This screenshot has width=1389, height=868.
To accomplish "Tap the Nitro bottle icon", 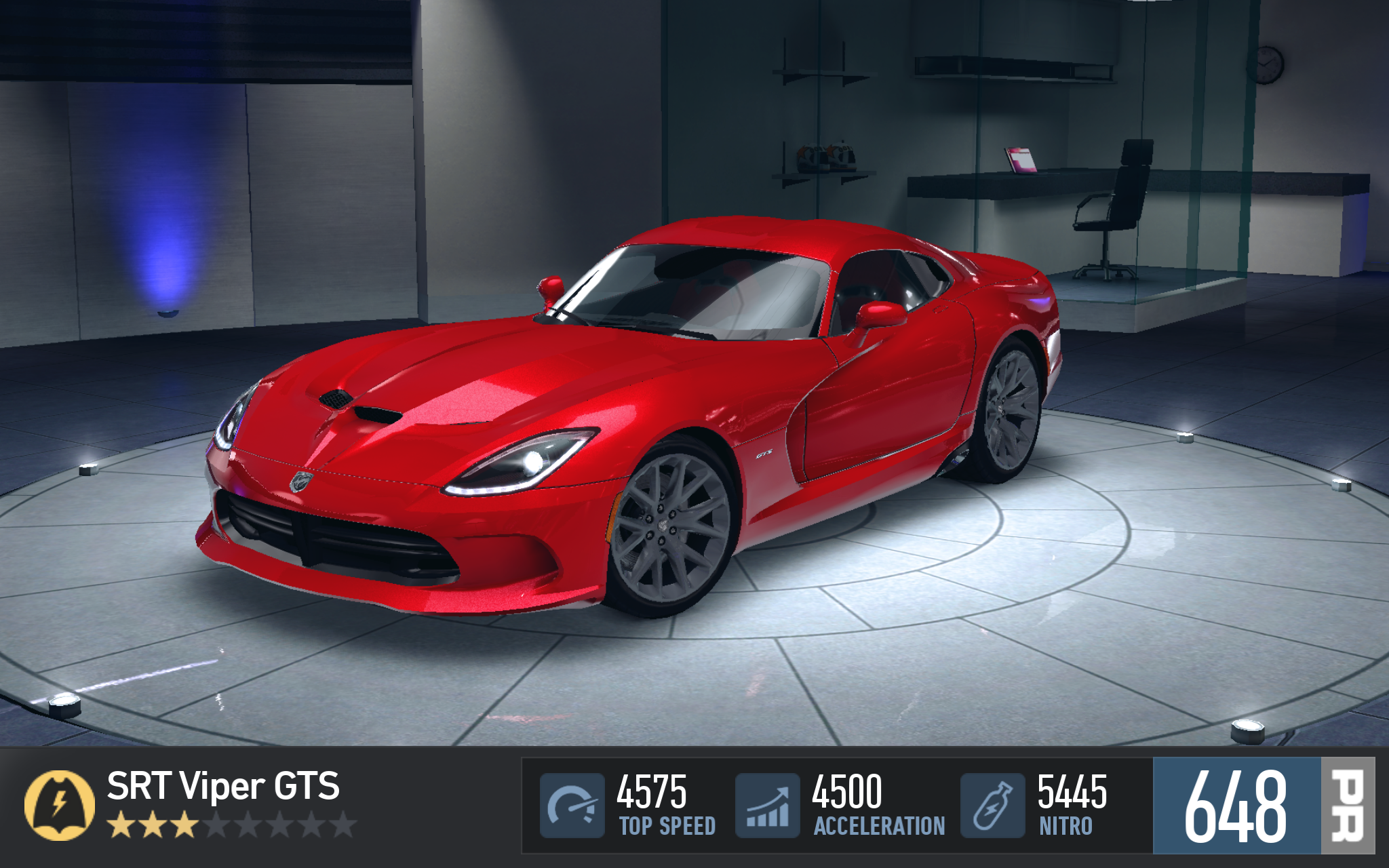I will pyautogui.click(x=992, y=806).
